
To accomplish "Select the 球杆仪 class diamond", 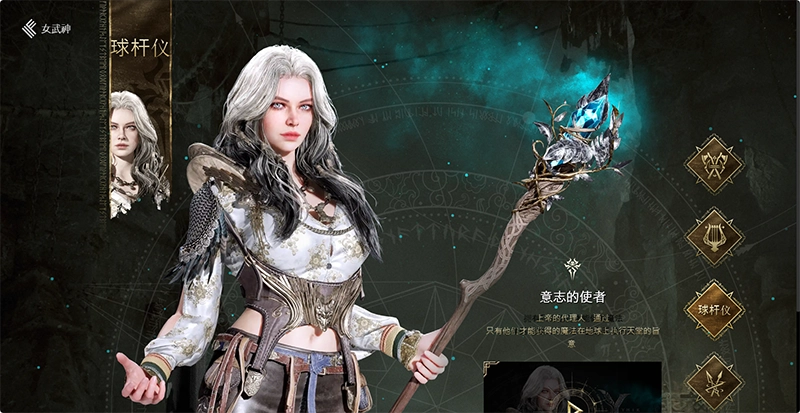I will coord(714,310).
